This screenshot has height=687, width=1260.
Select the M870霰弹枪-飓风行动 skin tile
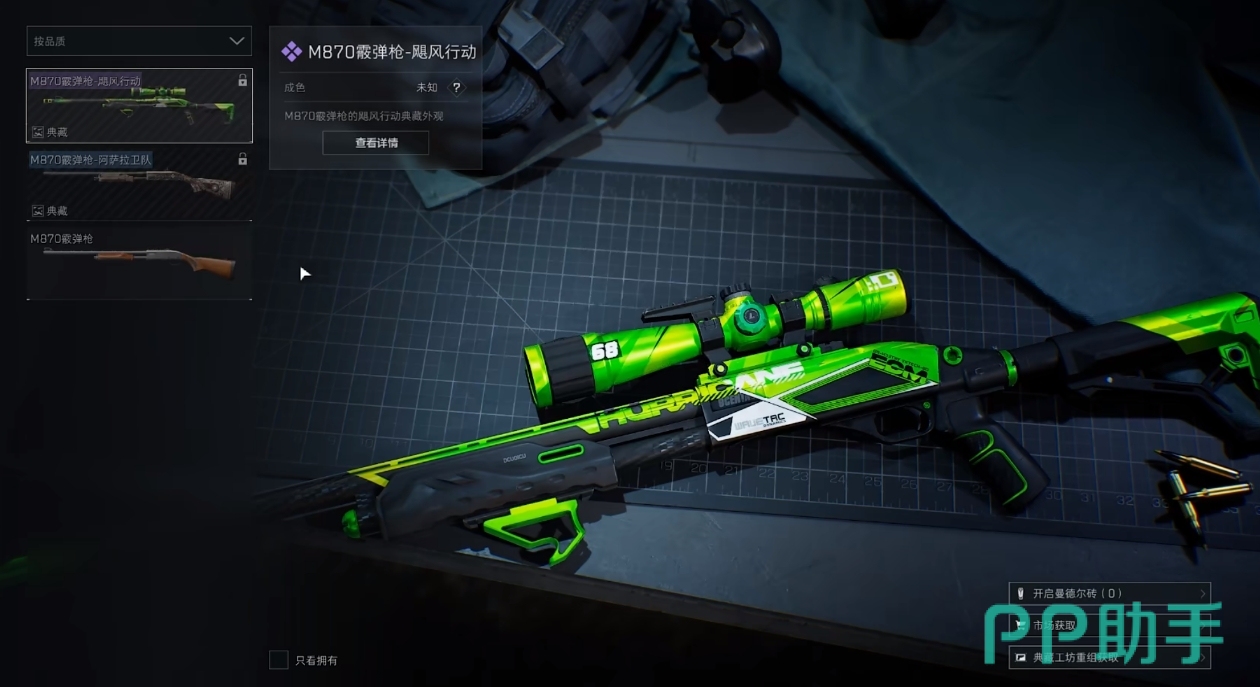(x=139, y=106)
